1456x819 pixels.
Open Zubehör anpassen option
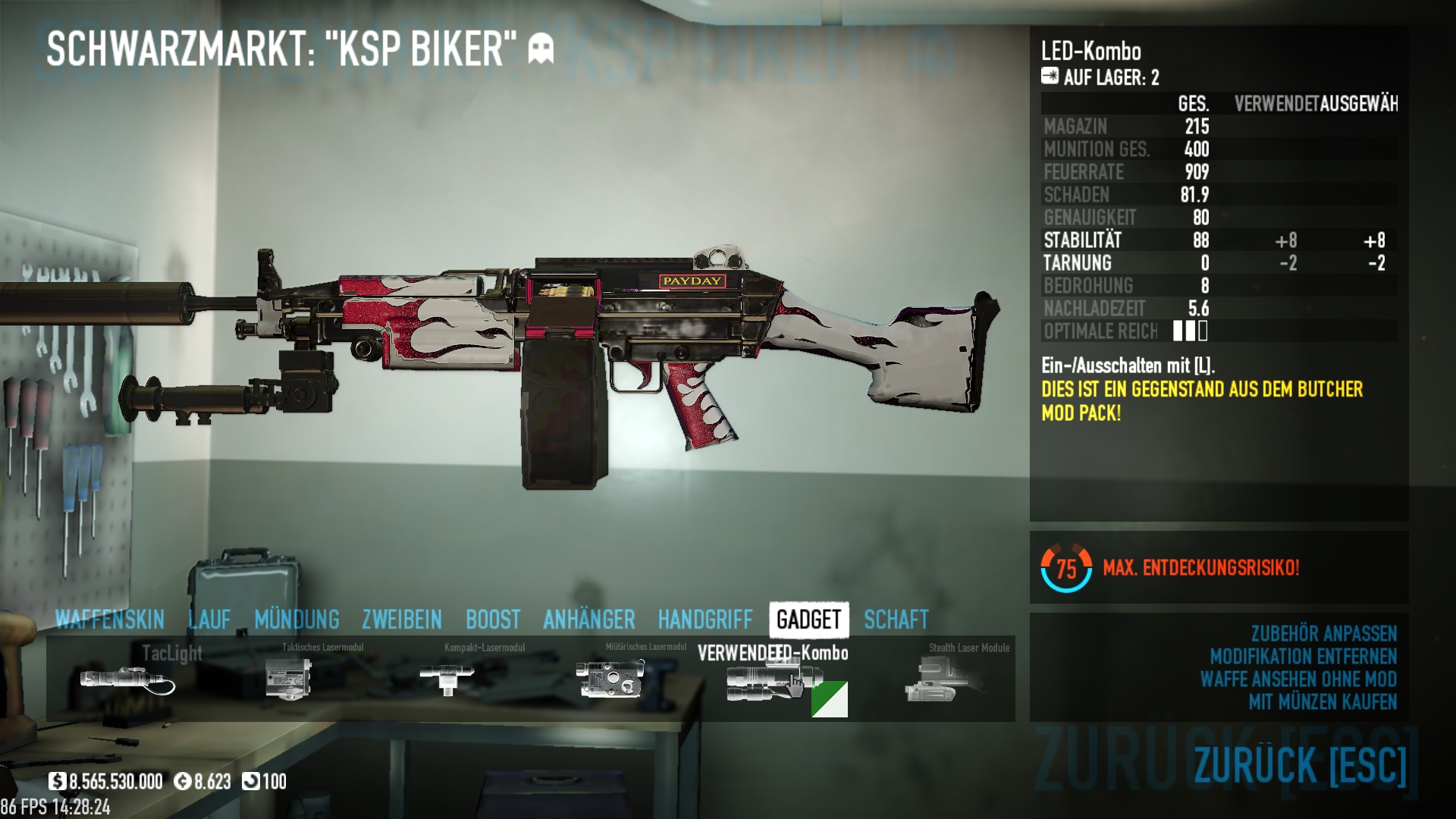coord(1323,633)
